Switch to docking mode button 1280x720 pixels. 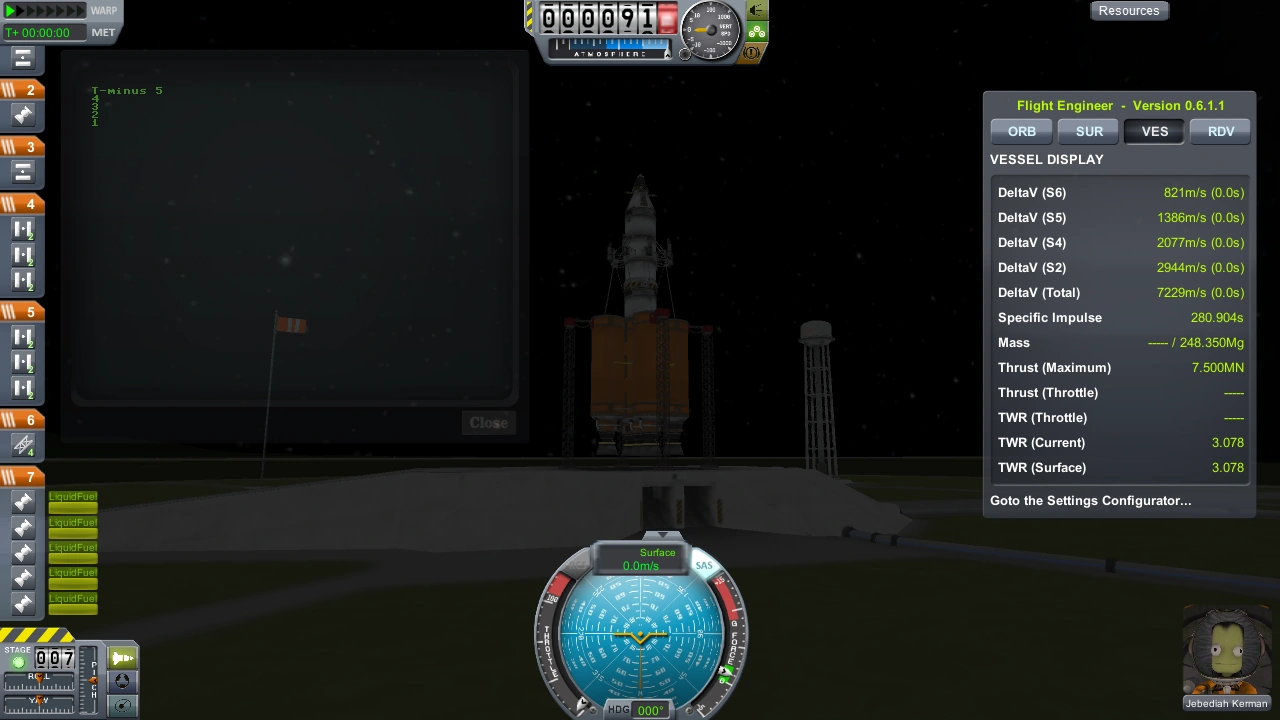[x=123, y=681]
